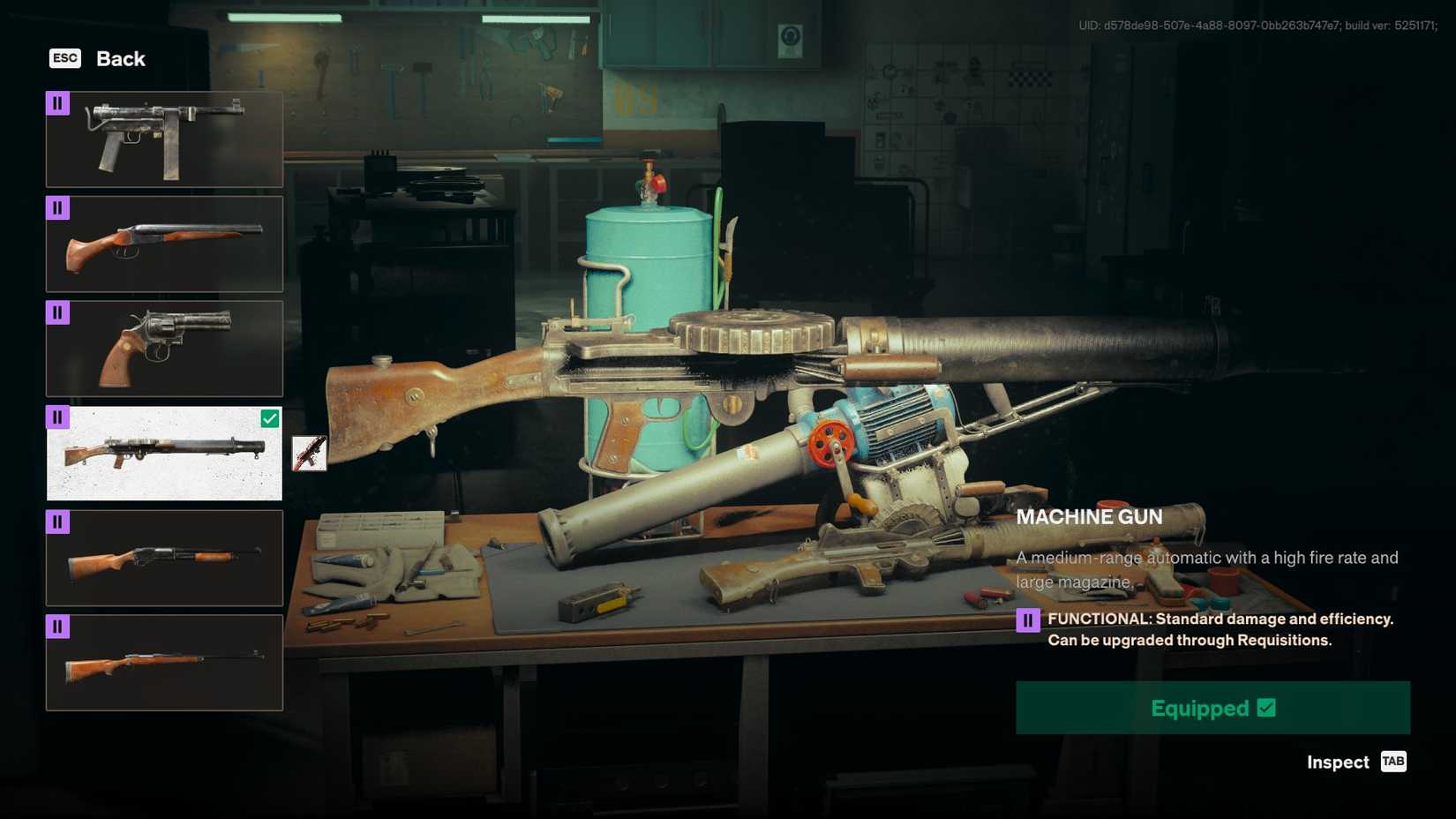Click the tier icon on the machine gun thumbnail
1456x819 pixels.
point(58,416)
